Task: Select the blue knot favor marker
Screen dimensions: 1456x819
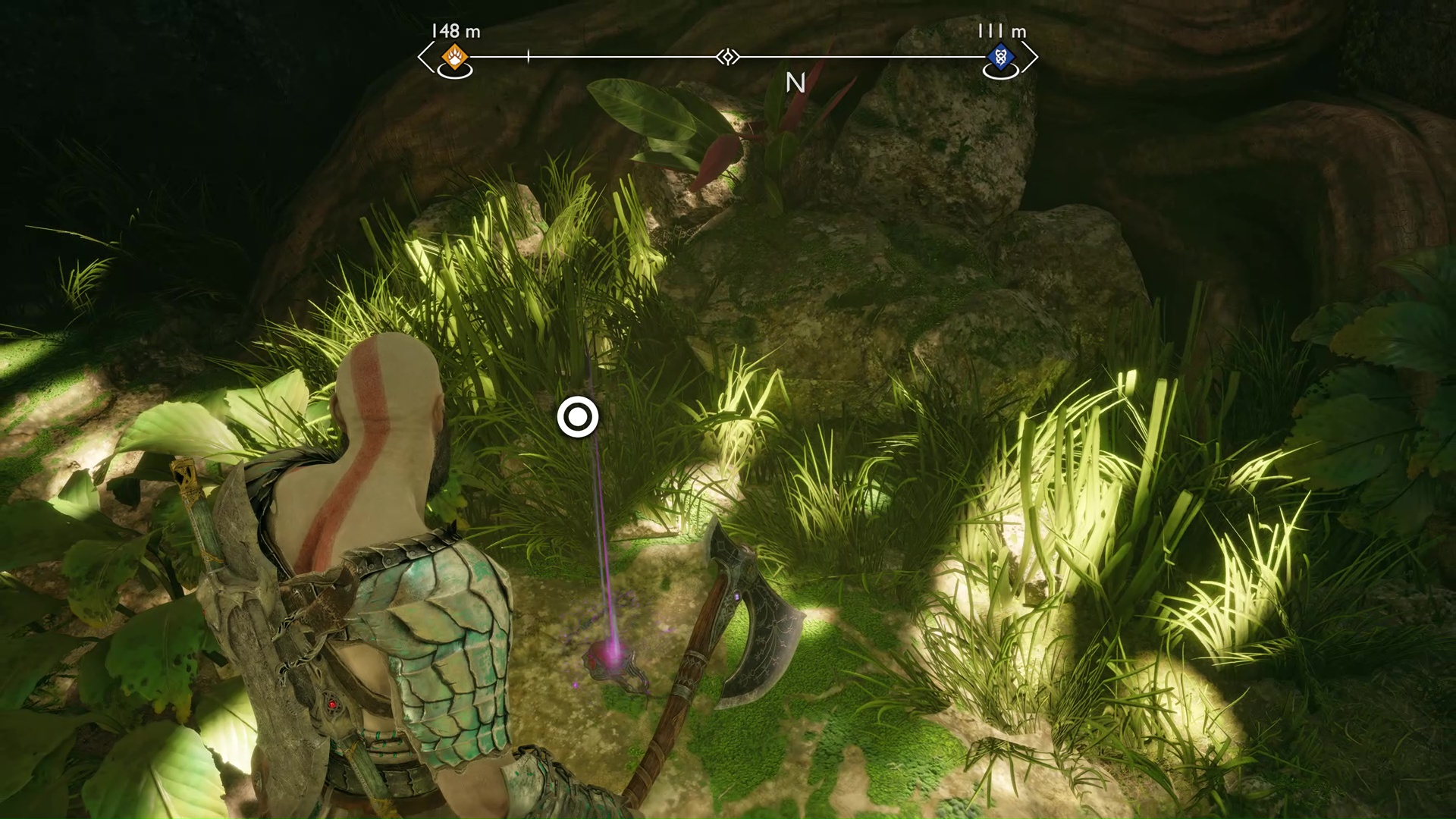Action: (x=1000, y=56)
